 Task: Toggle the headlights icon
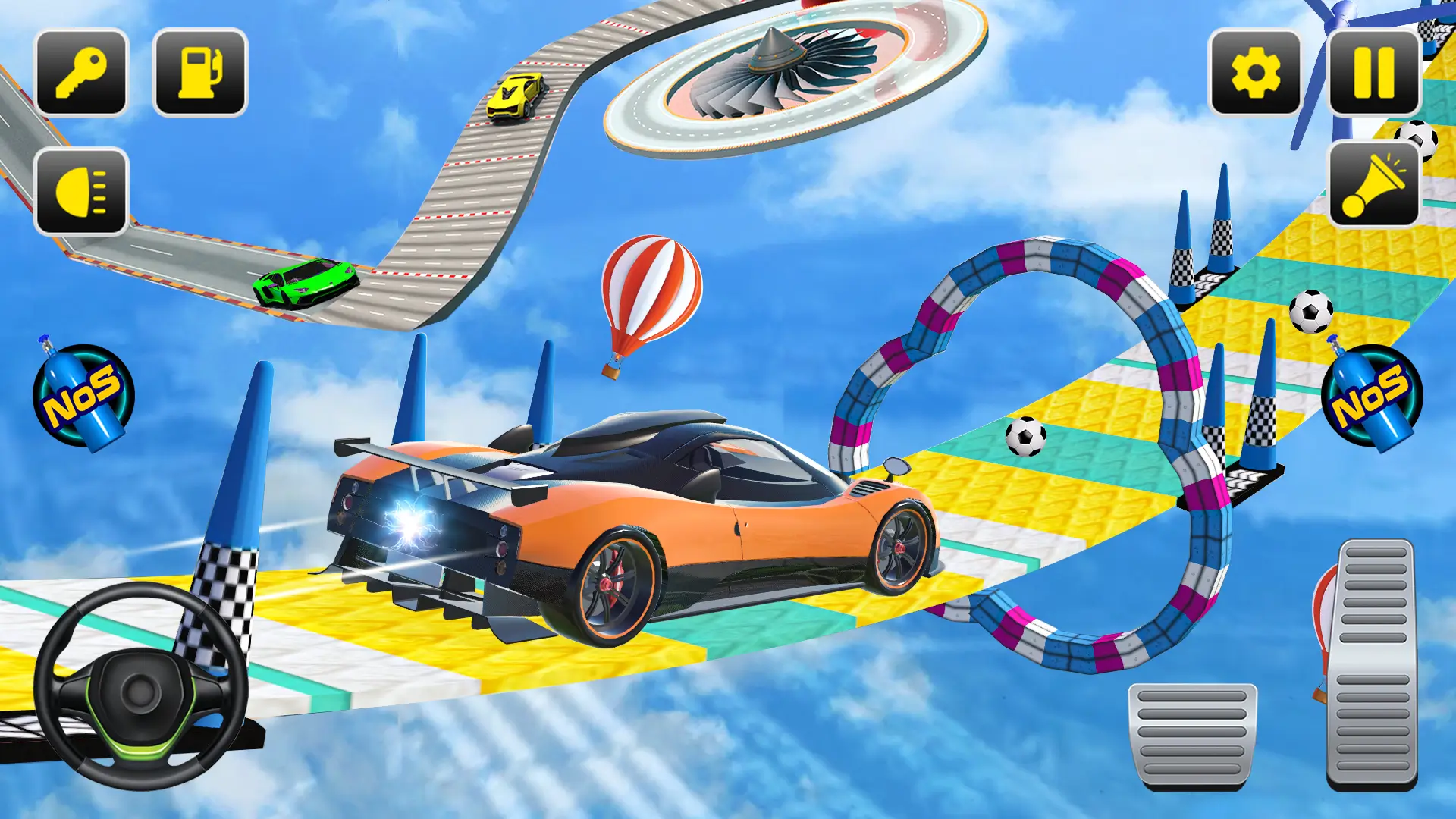point(81,187)
